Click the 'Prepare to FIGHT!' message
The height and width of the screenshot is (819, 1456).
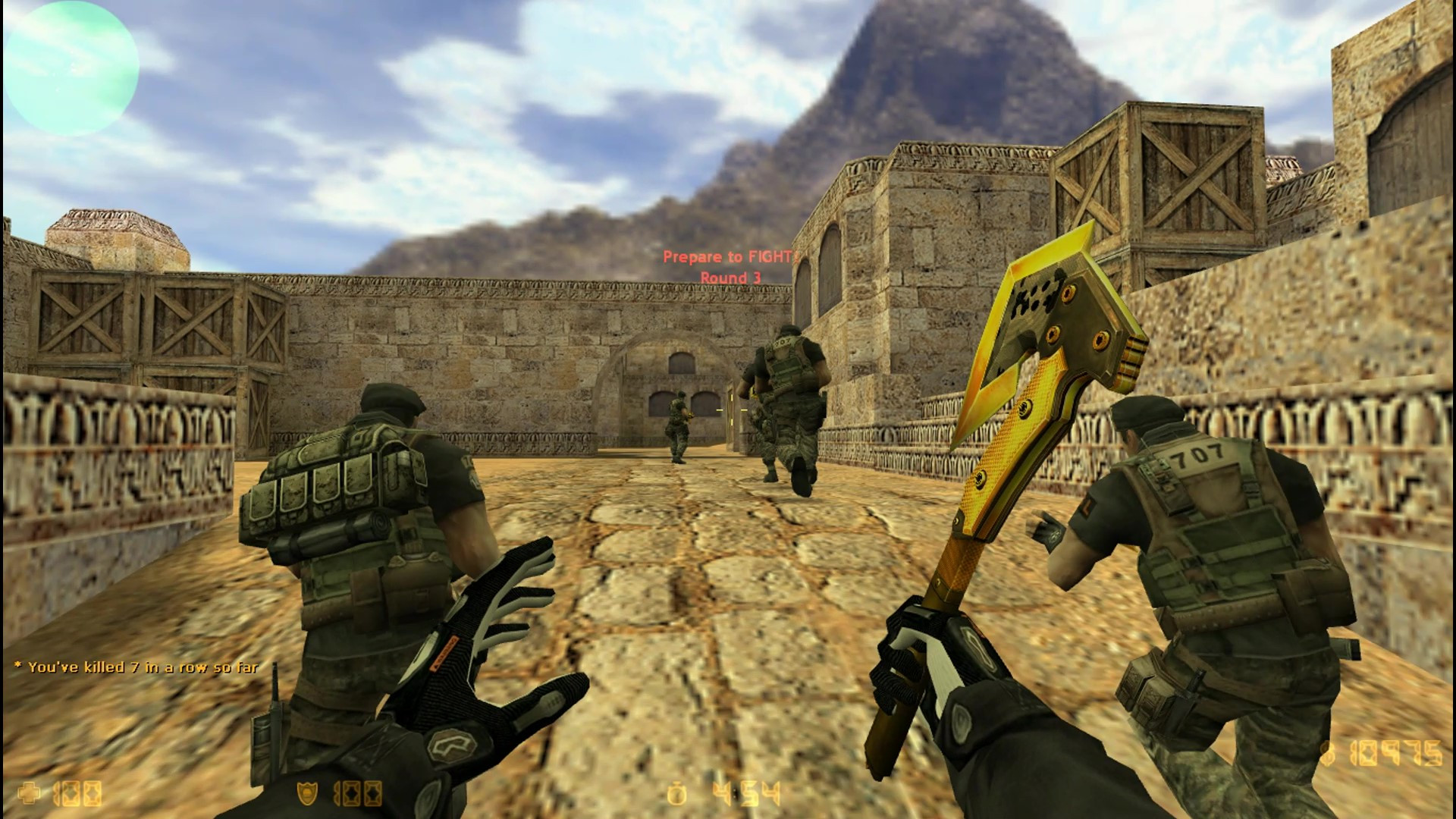(x=730, y=258)
